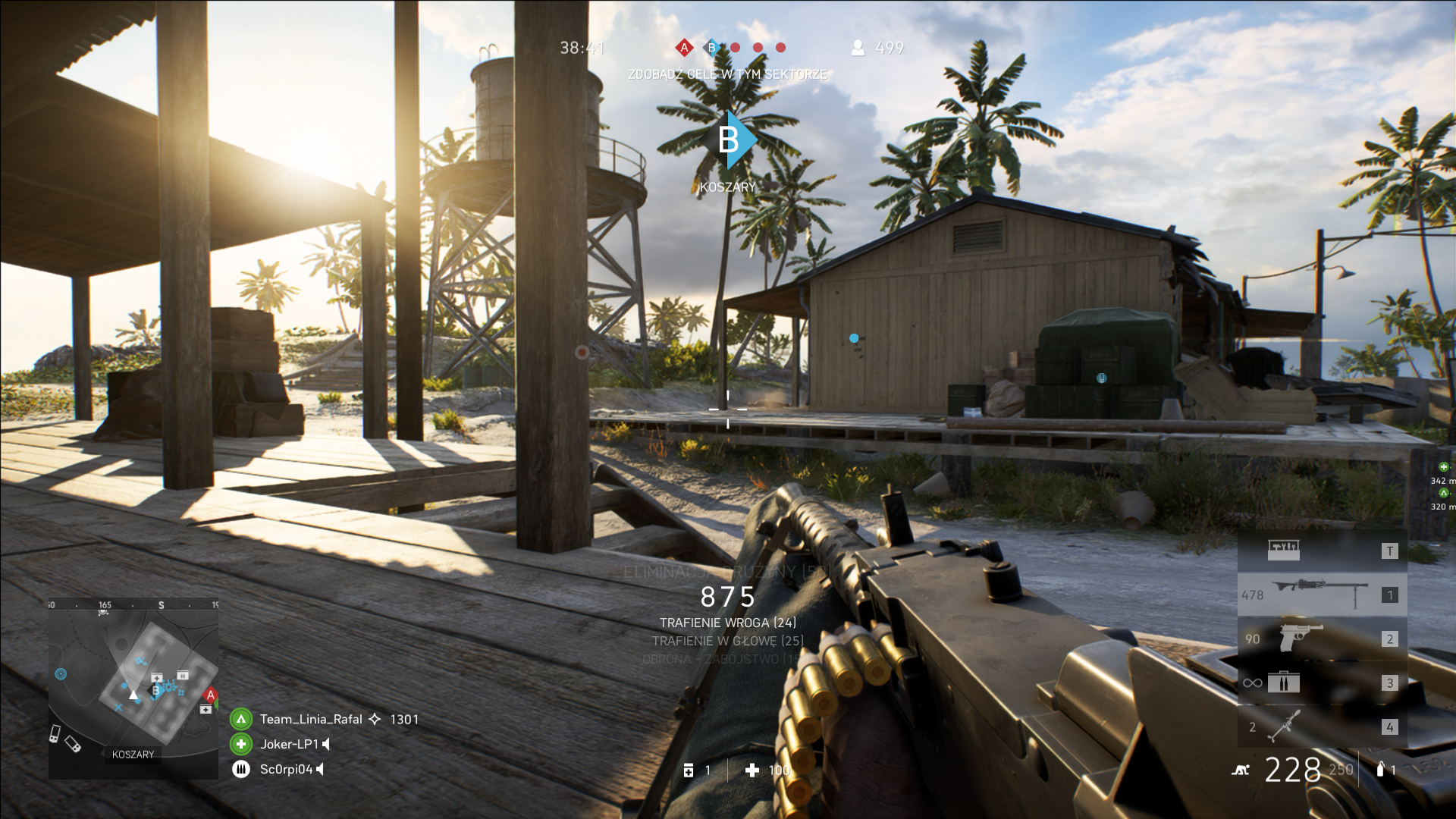The image size is (1456, 819).
Task: Select the machine gun in weapon slot 1
Action: [x=1322, y=595]
